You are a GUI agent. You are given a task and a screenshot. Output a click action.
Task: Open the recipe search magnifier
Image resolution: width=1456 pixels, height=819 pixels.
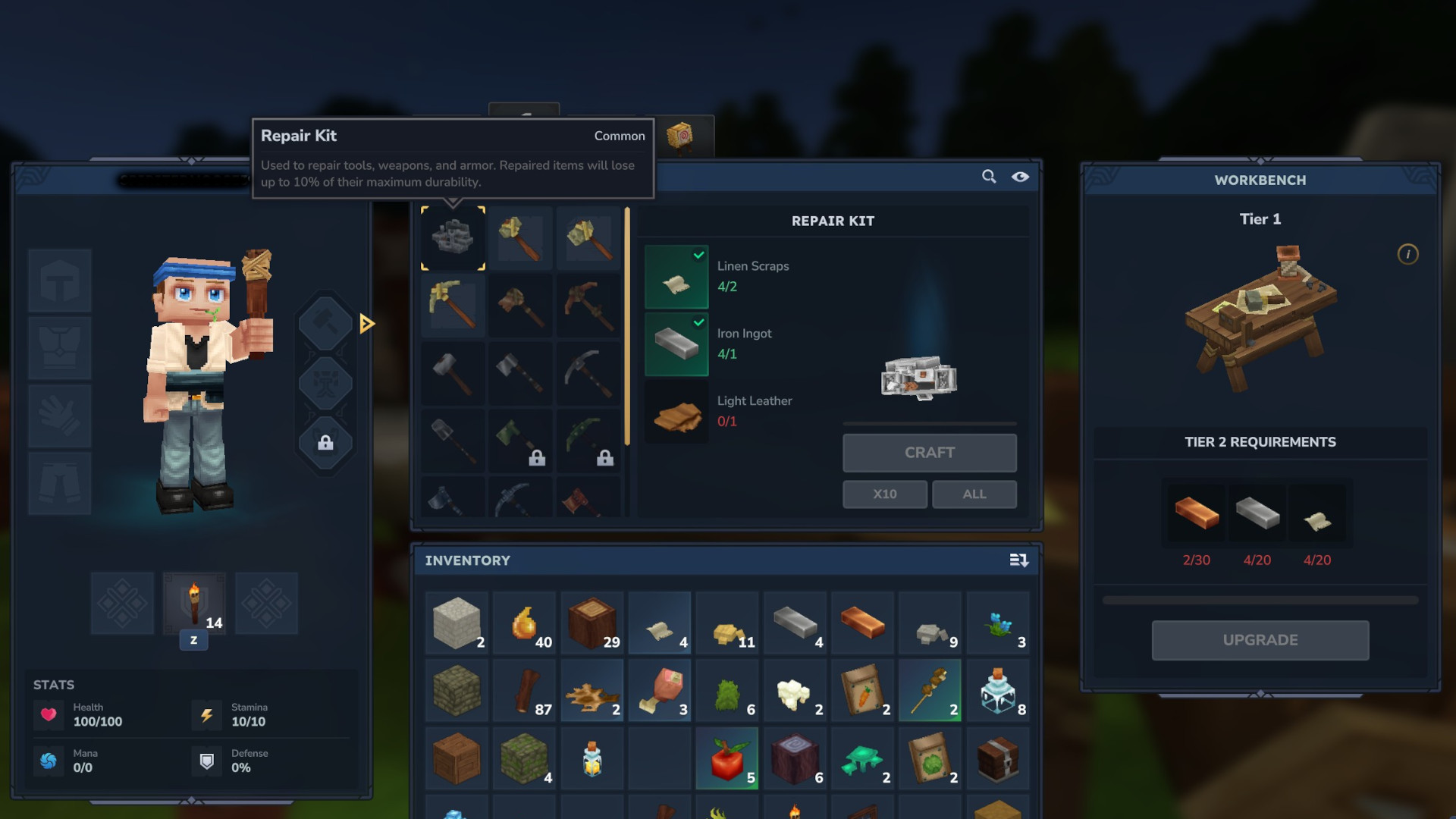[x=989, y=177]
